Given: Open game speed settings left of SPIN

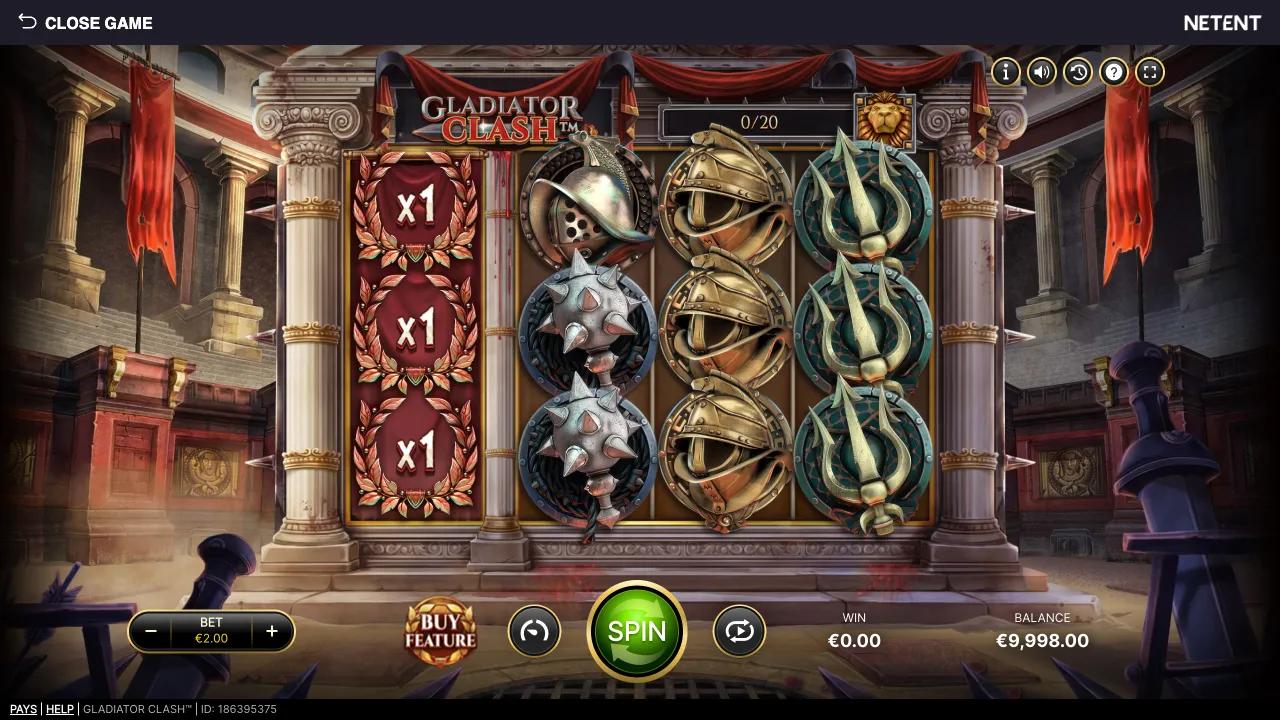Looking at the screenshot, I should click(x=535, y=631).
